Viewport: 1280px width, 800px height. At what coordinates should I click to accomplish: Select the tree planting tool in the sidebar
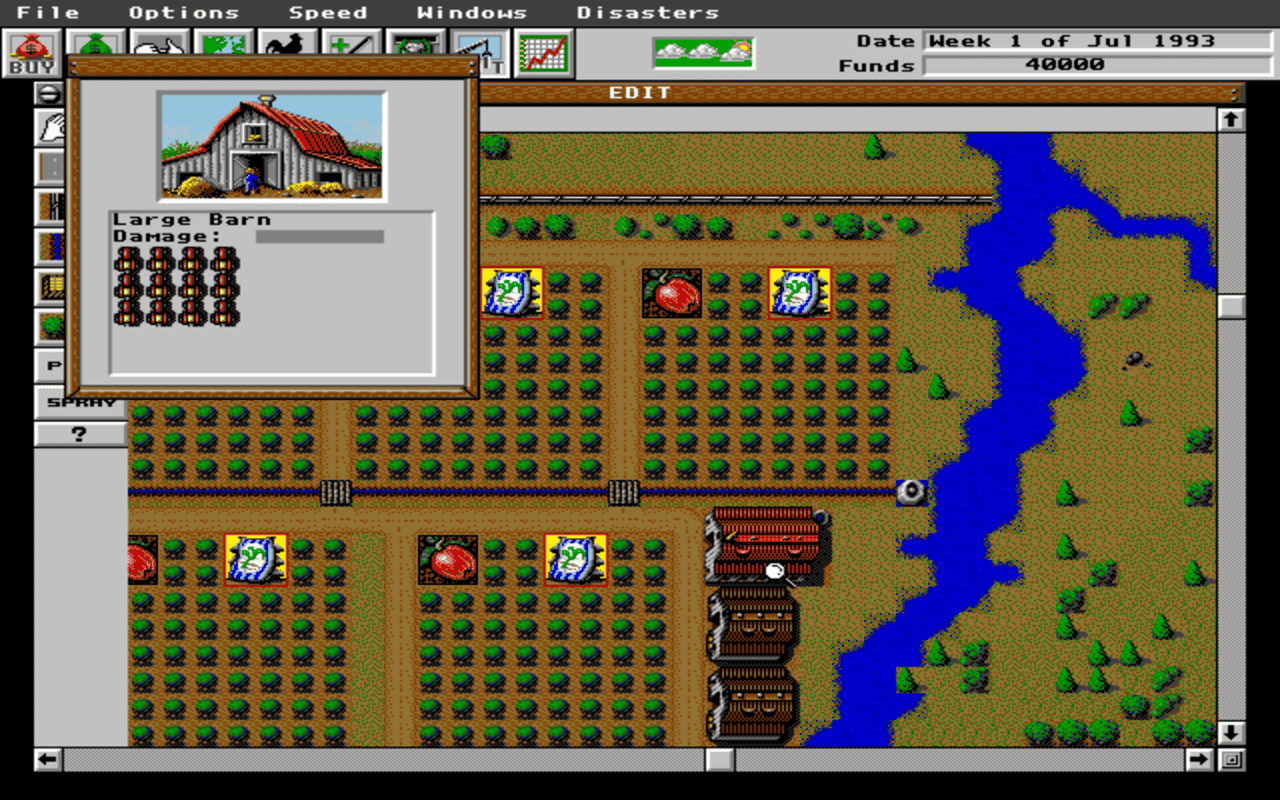pyautogui.click(x=50, y=323)
